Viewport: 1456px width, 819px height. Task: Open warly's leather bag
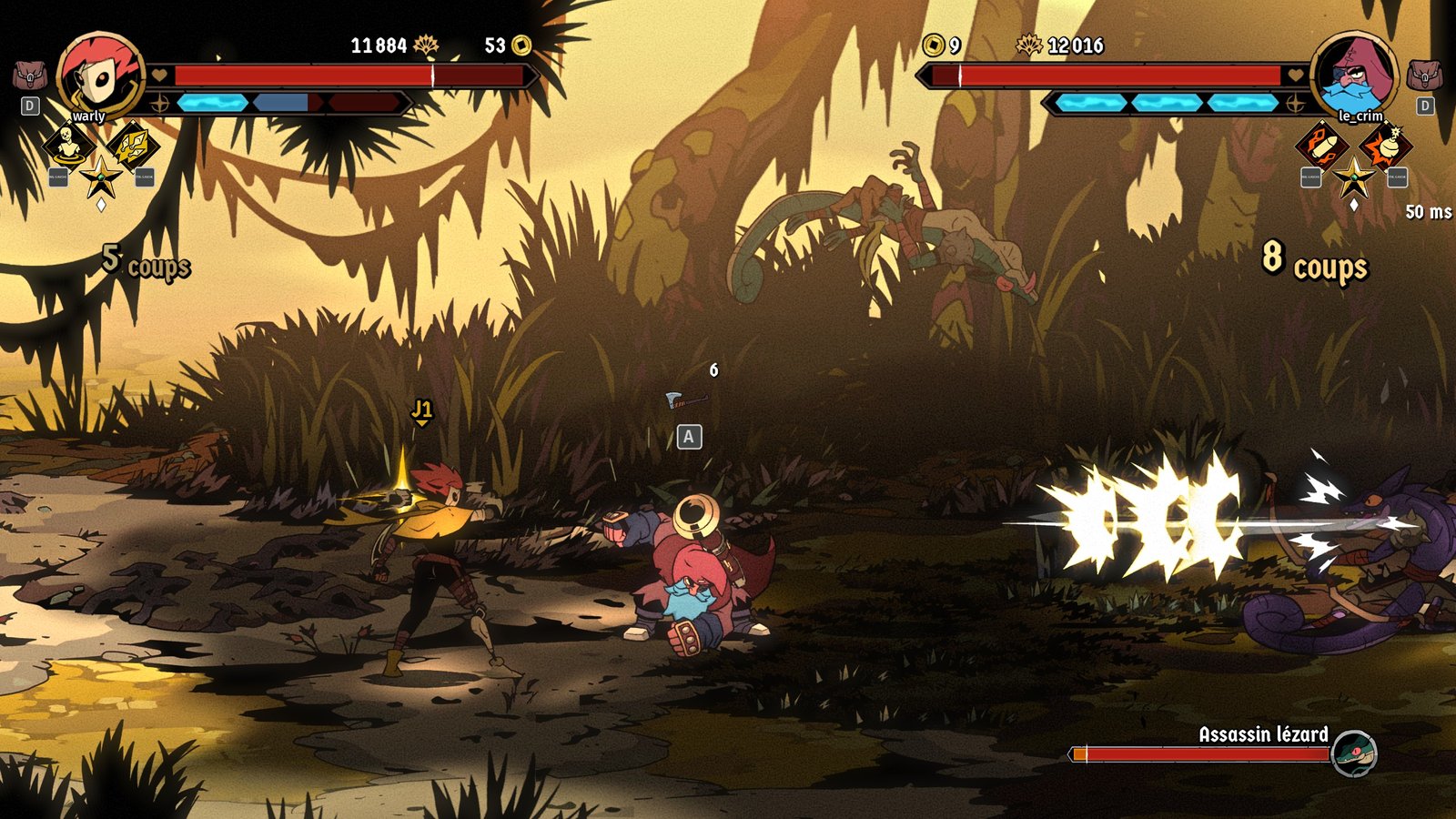point(29,76)
